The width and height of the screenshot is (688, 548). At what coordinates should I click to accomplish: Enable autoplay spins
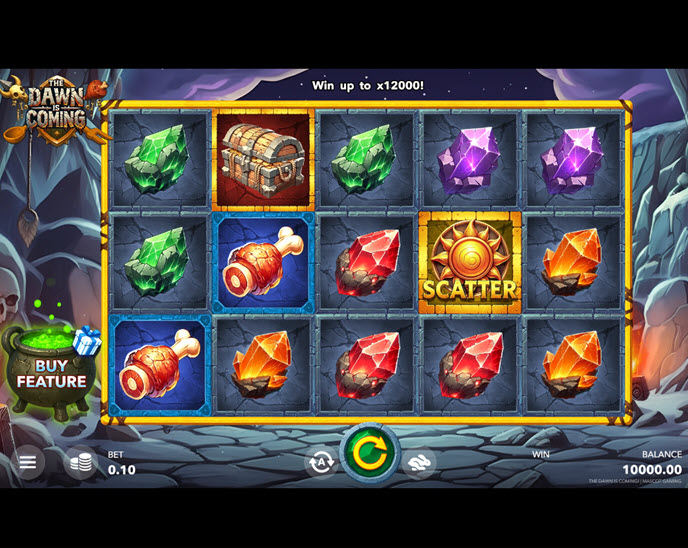tap(321, 461)
